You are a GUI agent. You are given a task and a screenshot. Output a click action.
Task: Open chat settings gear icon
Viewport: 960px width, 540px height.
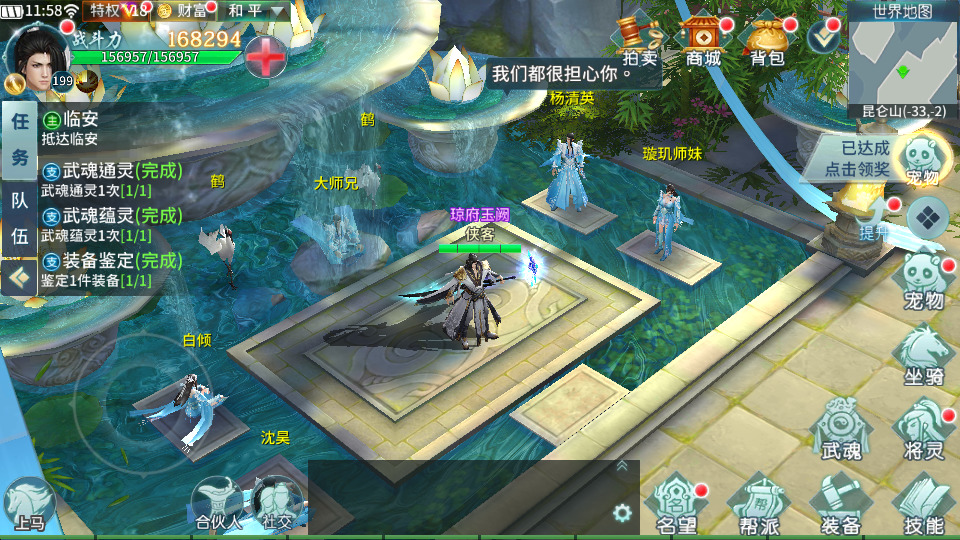point(622,513)
